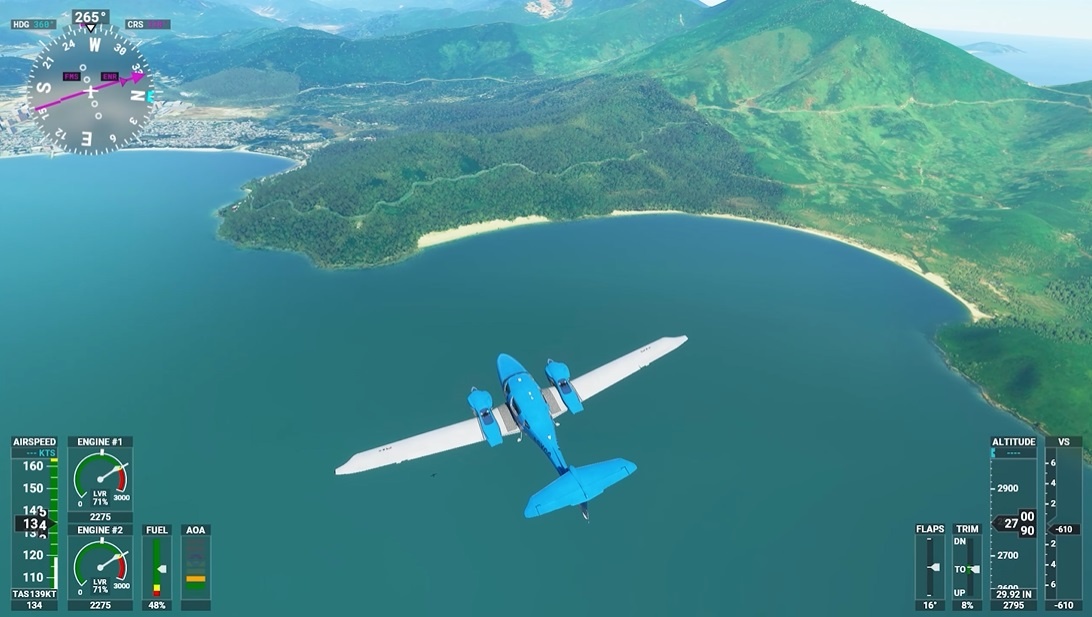Click the TRIM position indicator

coord(968,567)
